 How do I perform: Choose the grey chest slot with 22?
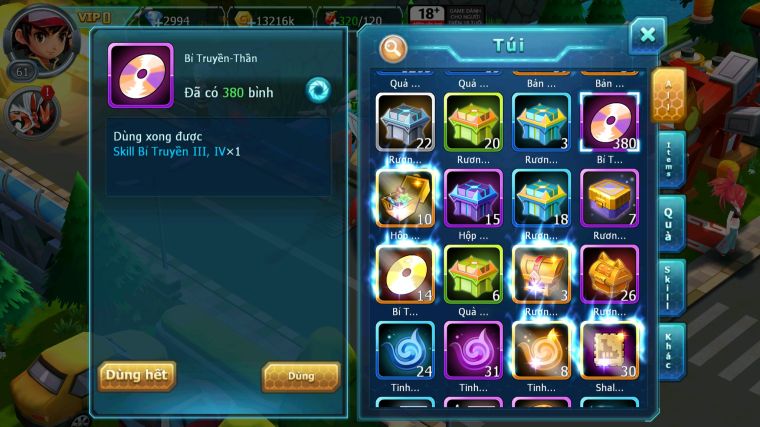coord(405,122)
